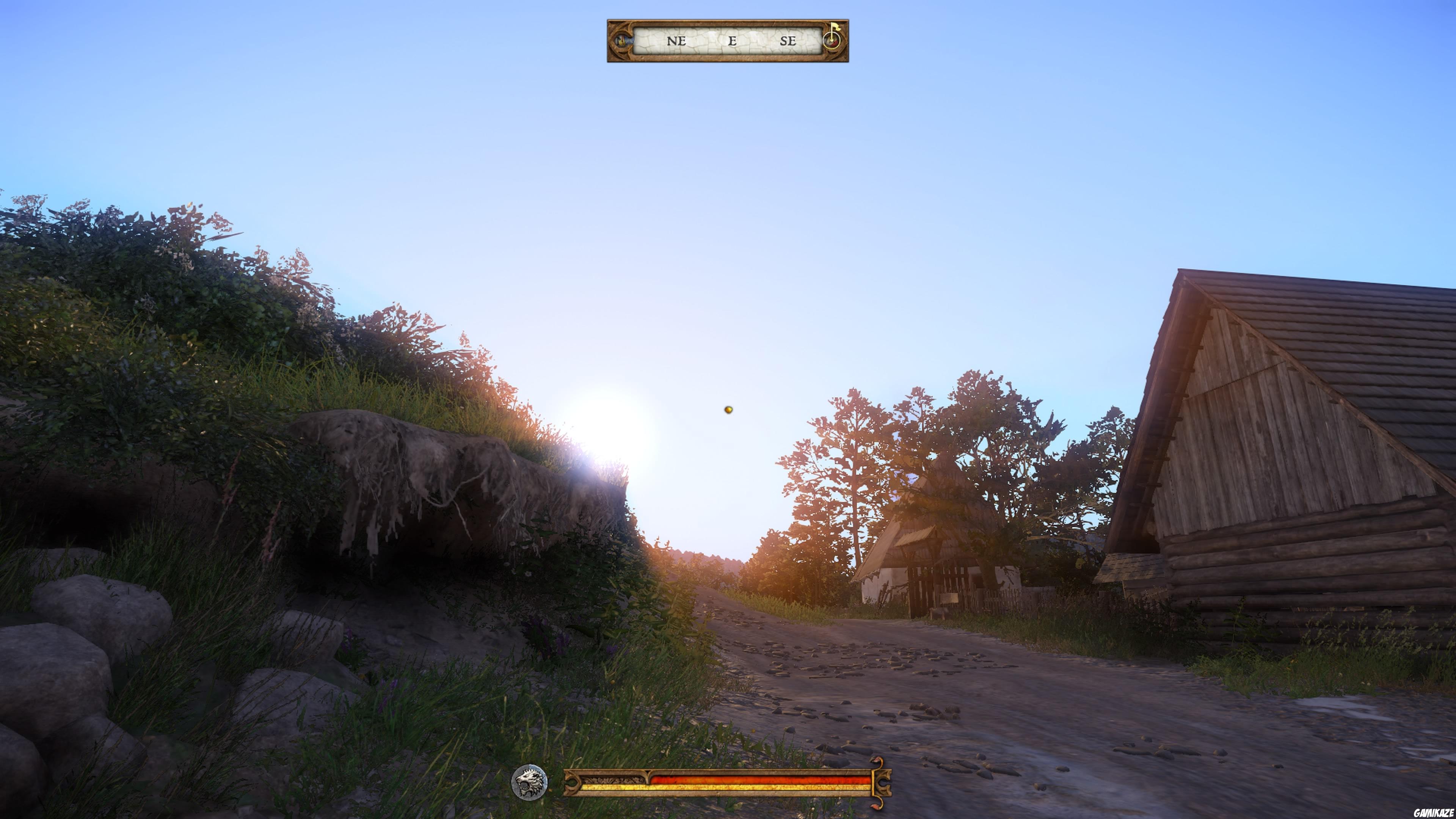Click the NE direction marker on the compass
Image resolution: width=1456 pixels, height=819 pixels.
tap(676, 41)
